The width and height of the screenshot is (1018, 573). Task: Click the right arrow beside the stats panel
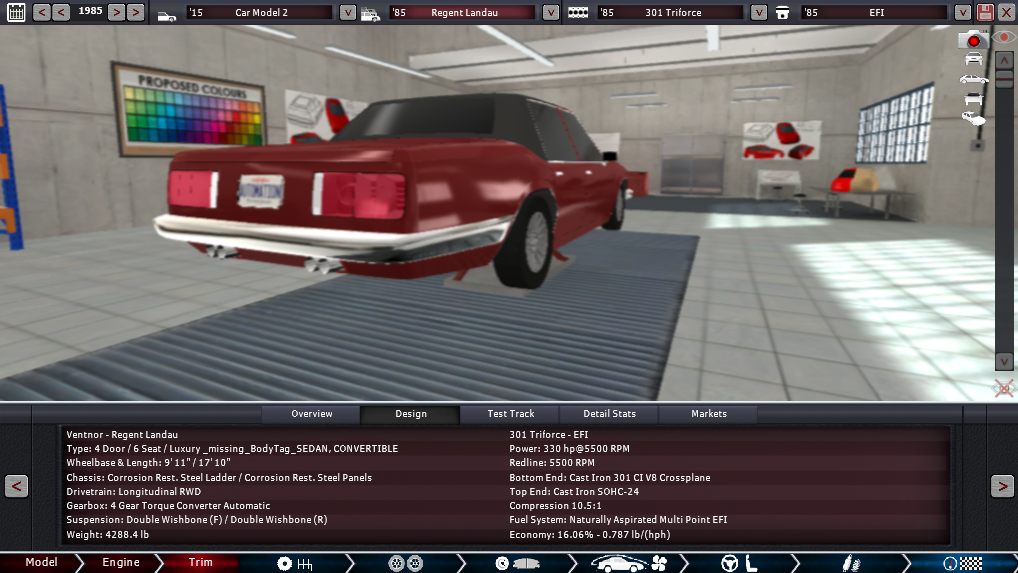click(x=1002, y=486)
